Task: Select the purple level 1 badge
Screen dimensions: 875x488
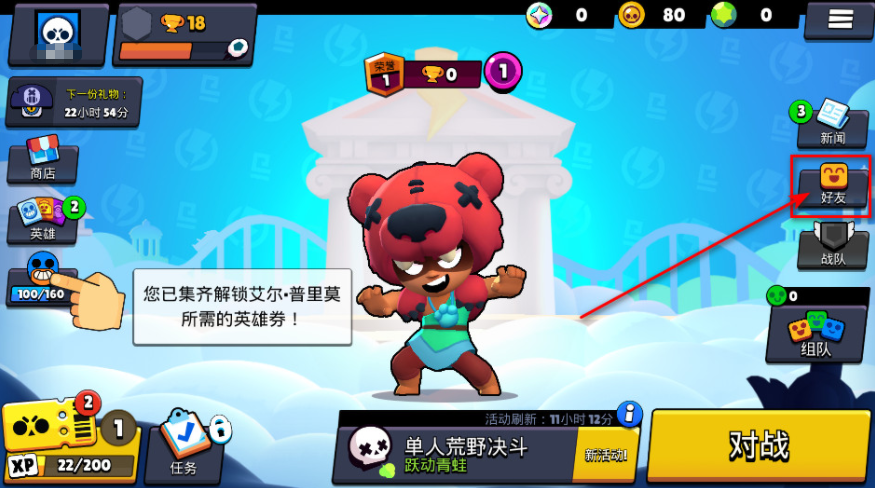Action: (503, 71)
